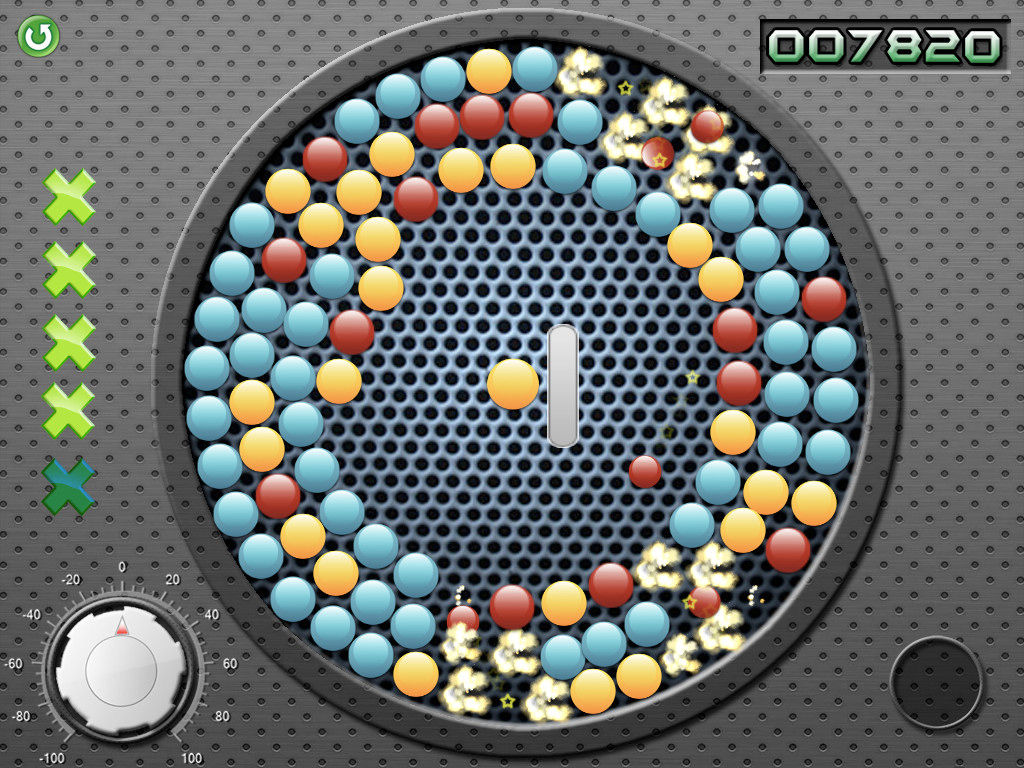Image resolution: width=1024 pixels, height=768 pixels.
Task: Click the white rotation dial knob
Action: [x=121, y=667]
